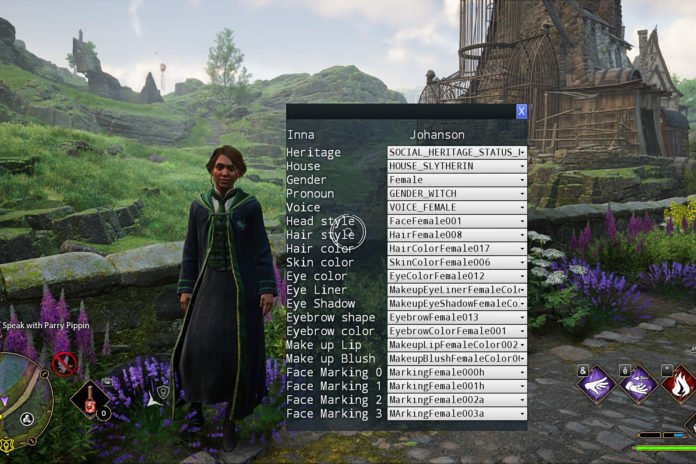Change the Eye Liner dropdown
This screenshot has width=696, height=464.
[x=456, y=290]
